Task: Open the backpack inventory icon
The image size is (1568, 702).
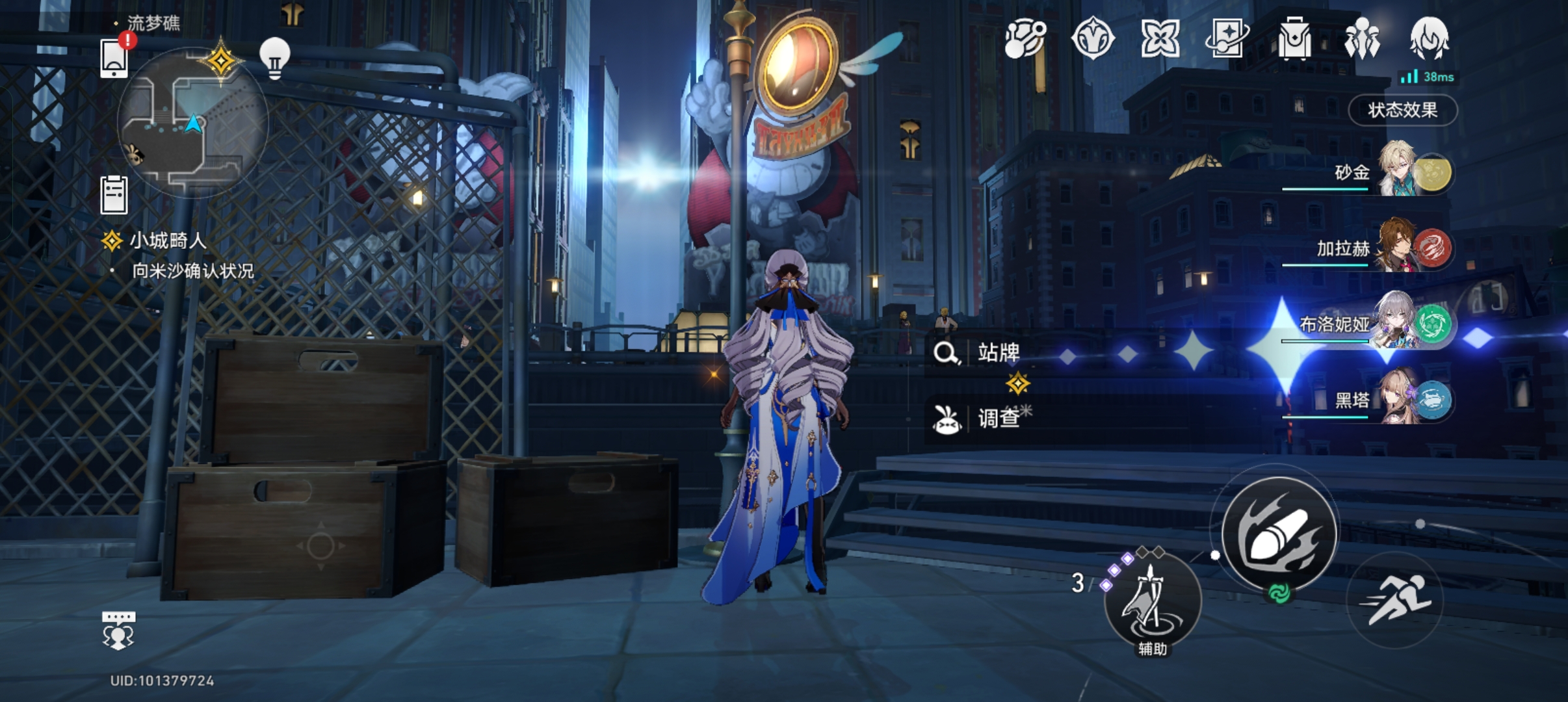Action: pos(1294,38)
